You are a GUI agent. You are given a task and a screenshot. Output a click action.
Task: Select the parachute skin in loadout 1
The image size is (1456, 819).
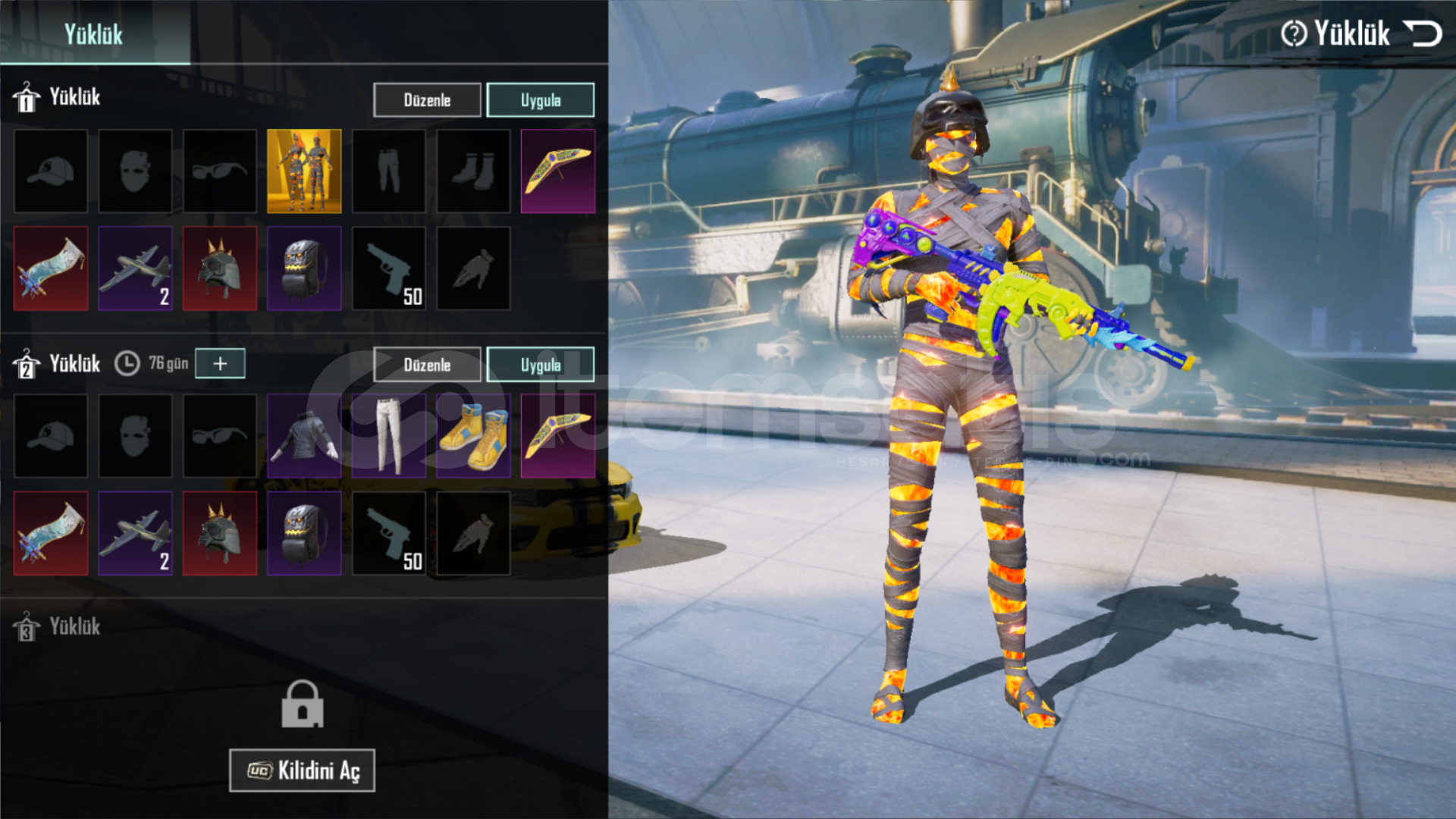(51, 268)
